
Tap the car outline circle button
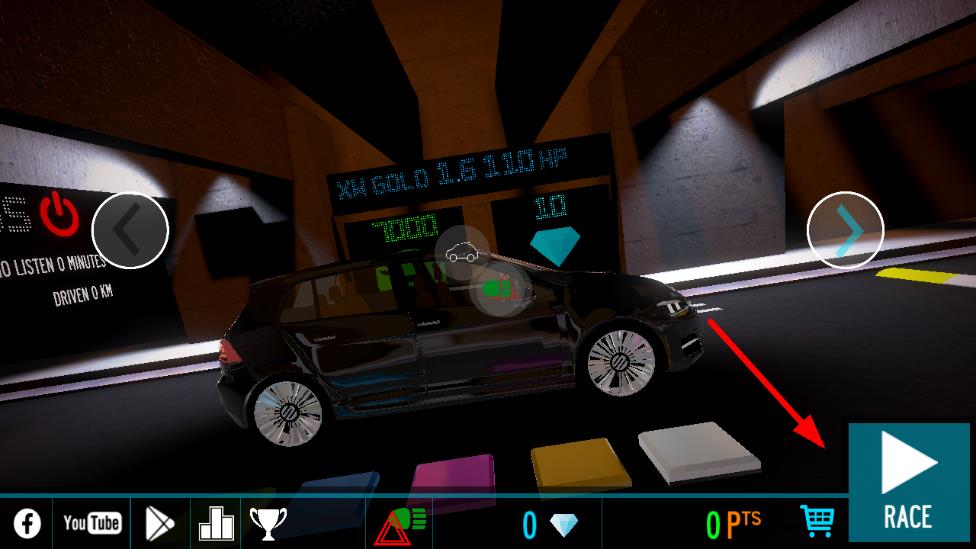tap(462, 252)
